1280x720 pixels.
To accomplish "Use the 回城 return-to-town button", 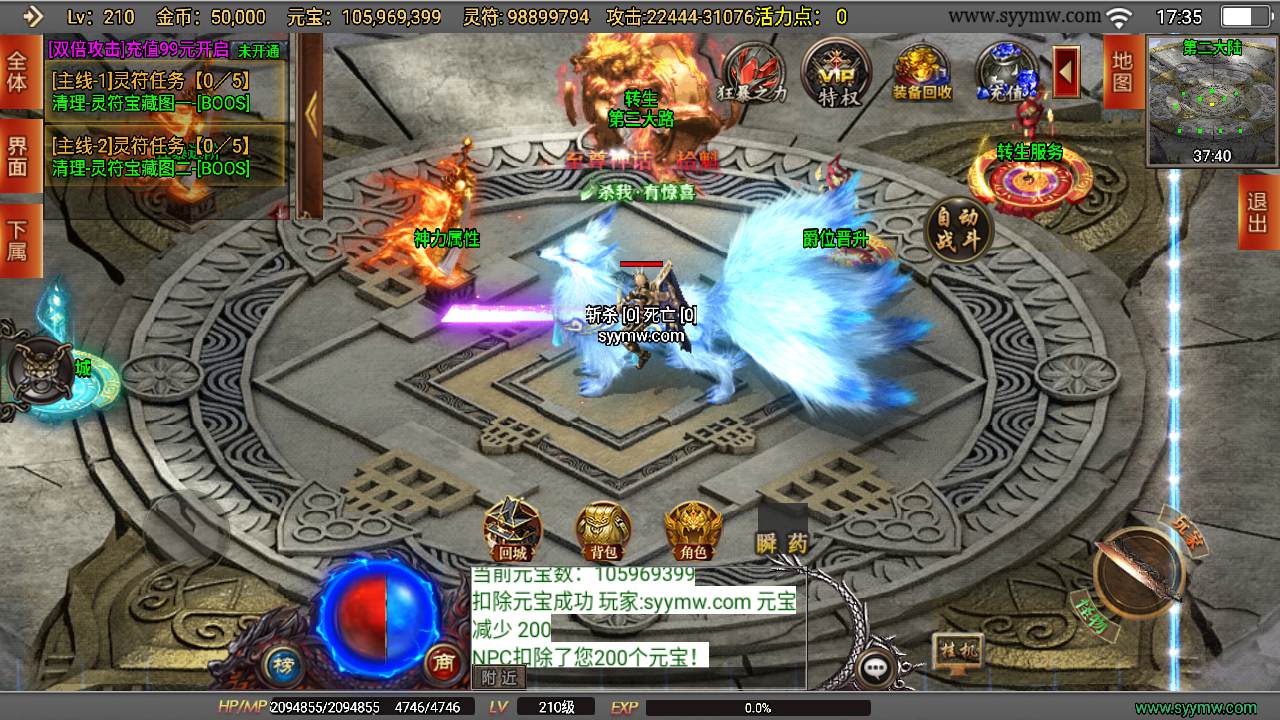I will [512, 530].
